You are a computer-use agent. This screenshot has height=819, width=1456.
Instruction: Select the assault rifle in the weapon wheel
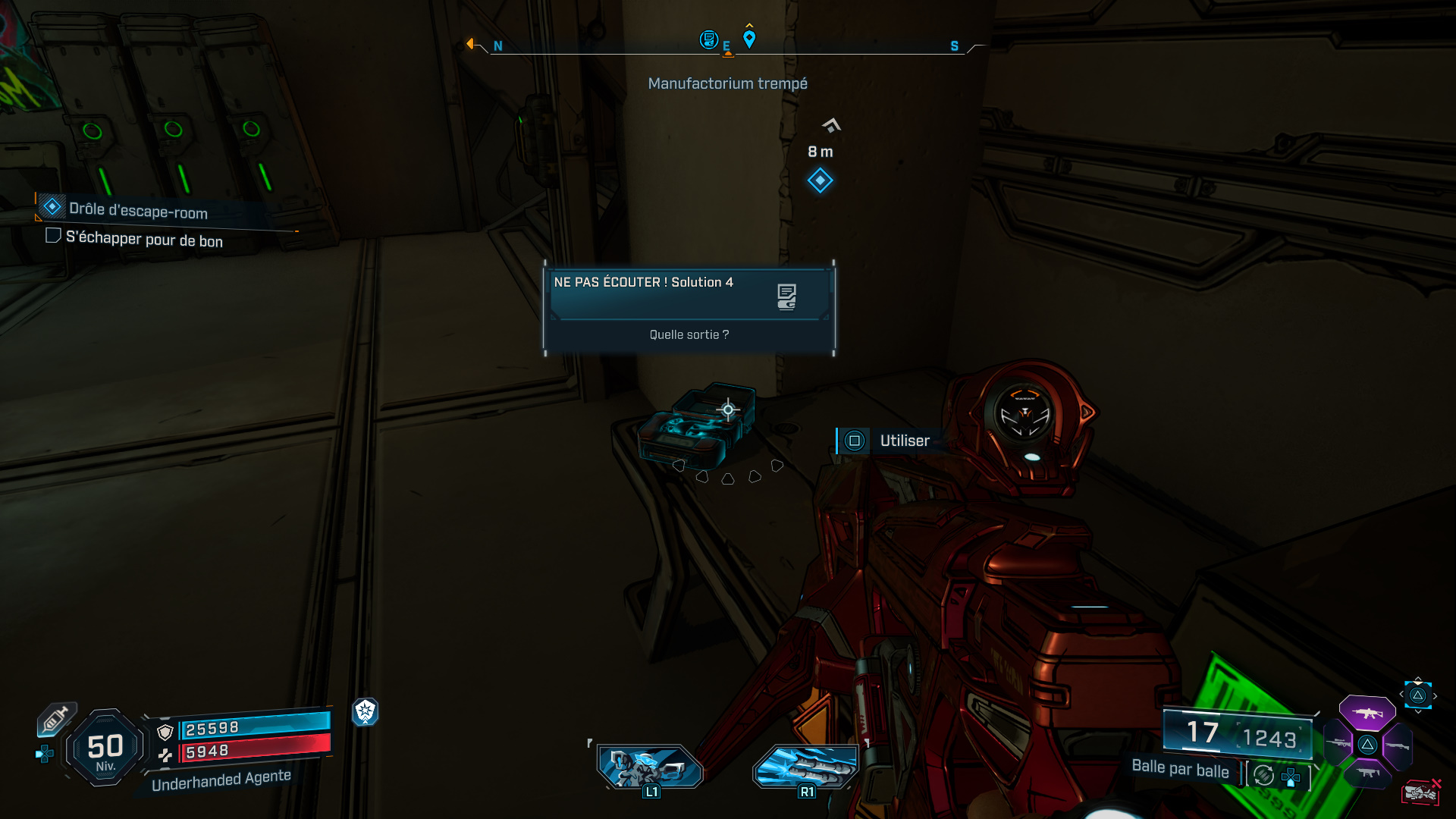coord(1367,714)
